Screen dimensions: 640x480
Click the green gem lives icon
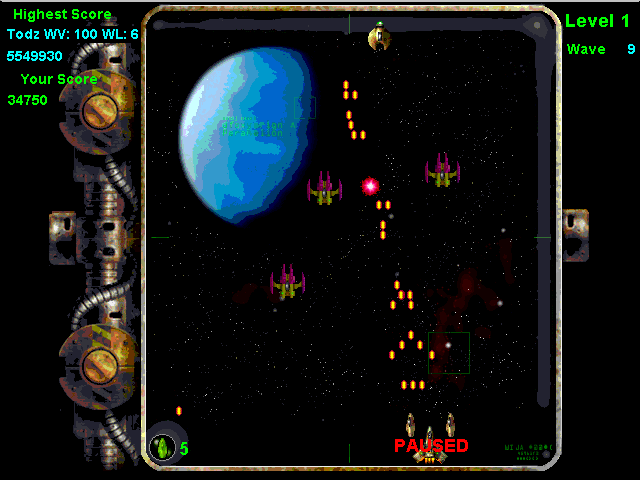(x=162, y=447)
